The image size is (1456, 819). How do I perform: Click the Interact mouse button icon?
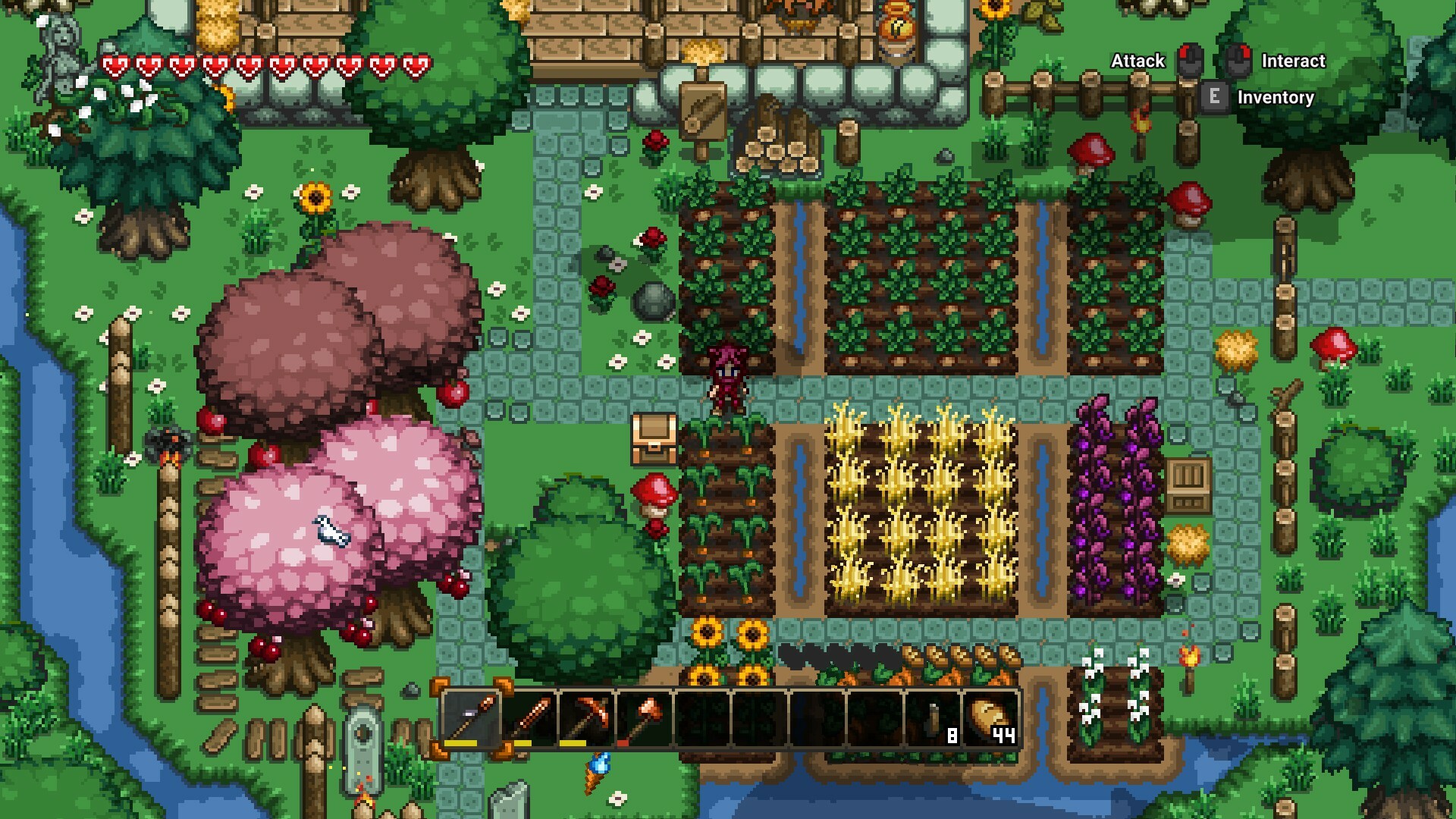(x=1238, y=60)
